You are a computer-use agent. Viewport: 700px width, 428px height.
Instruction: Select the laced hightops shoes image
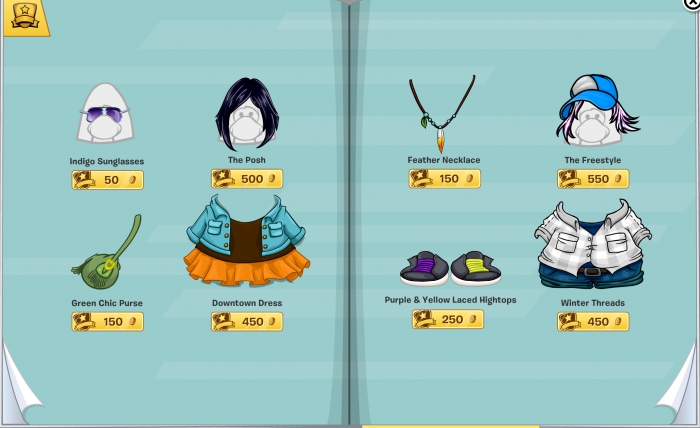pyautogui.click(x=450, y=267)
